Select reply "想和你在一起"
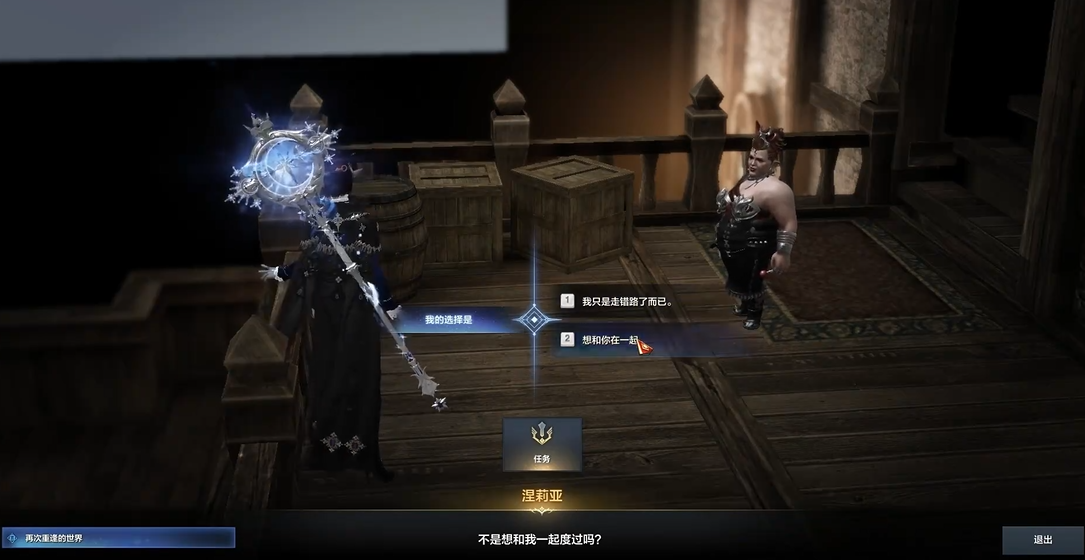Viewport: 1085px width, 560px height. [610, 340]
